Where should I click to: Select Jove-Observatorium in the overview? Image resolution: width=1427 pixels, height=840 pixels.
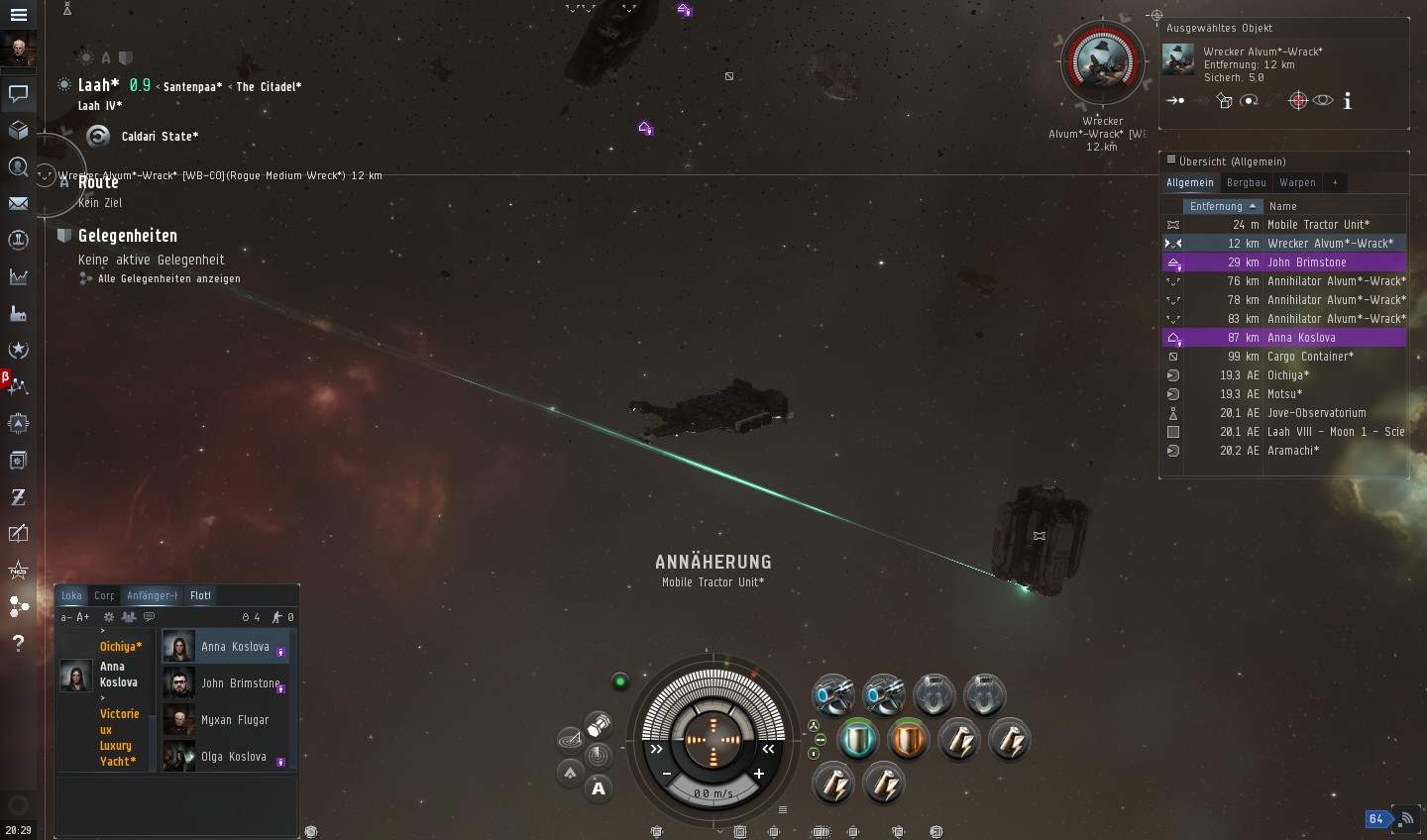tap(1316, 413)
